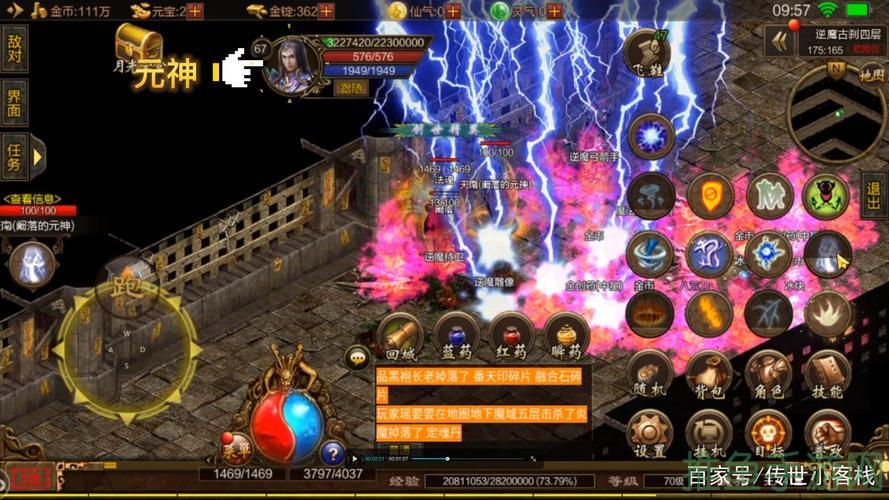Viewport: 889px width, 500px height.
Task: Use the 随机 random teleport scroll
Action: [650, 374]
